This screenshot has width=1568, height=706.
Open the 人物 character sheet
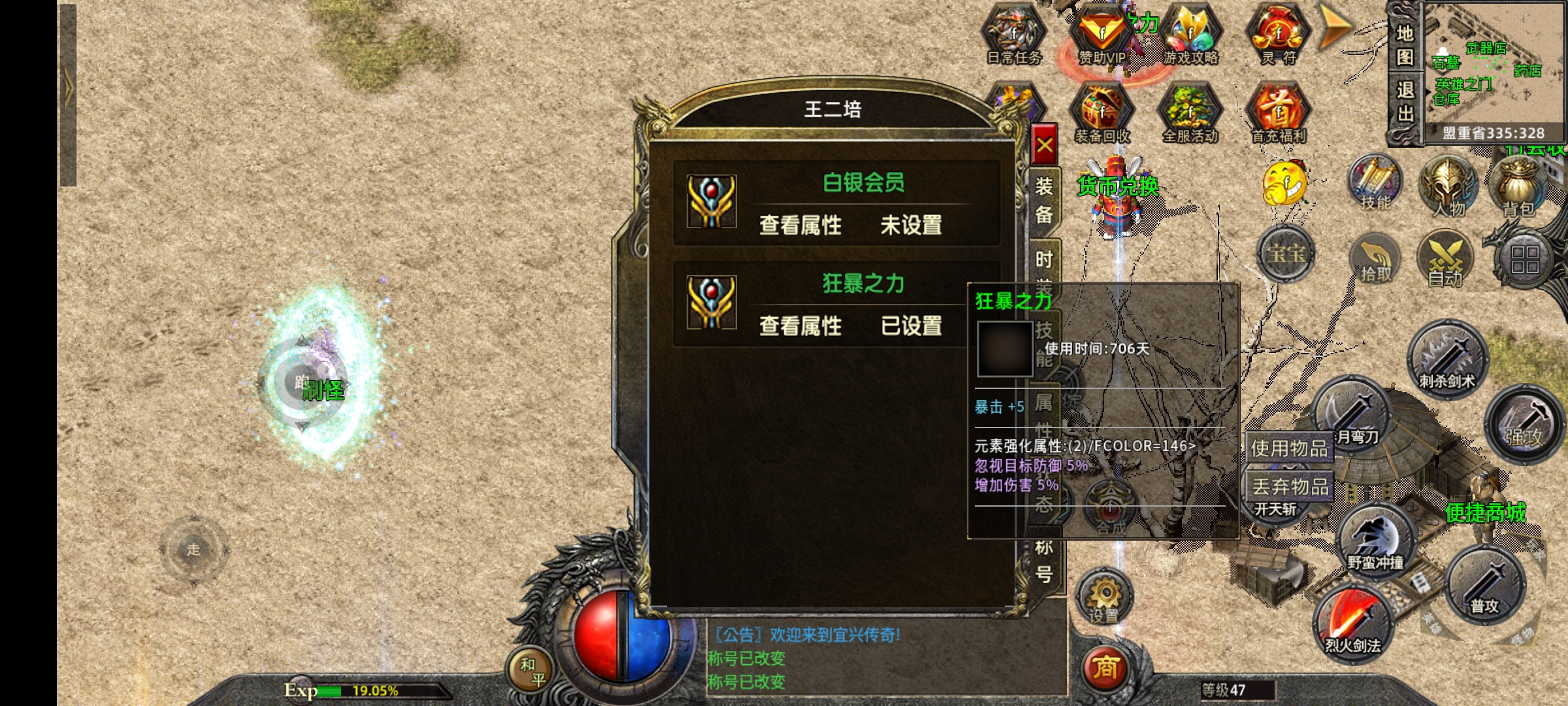[x=1448, y=186]
